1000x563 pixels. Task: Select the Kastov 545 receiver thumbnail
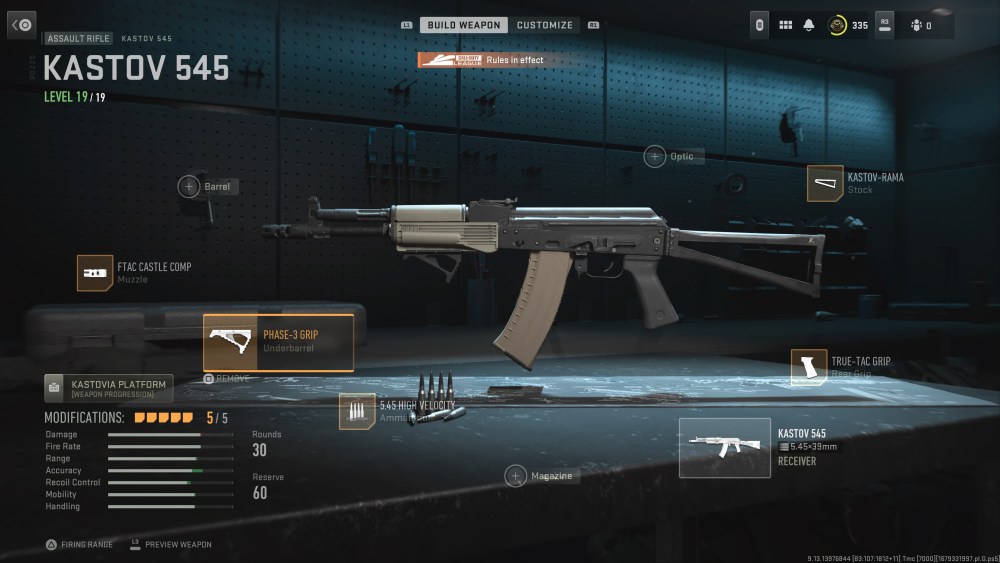[x=724, y=447]
